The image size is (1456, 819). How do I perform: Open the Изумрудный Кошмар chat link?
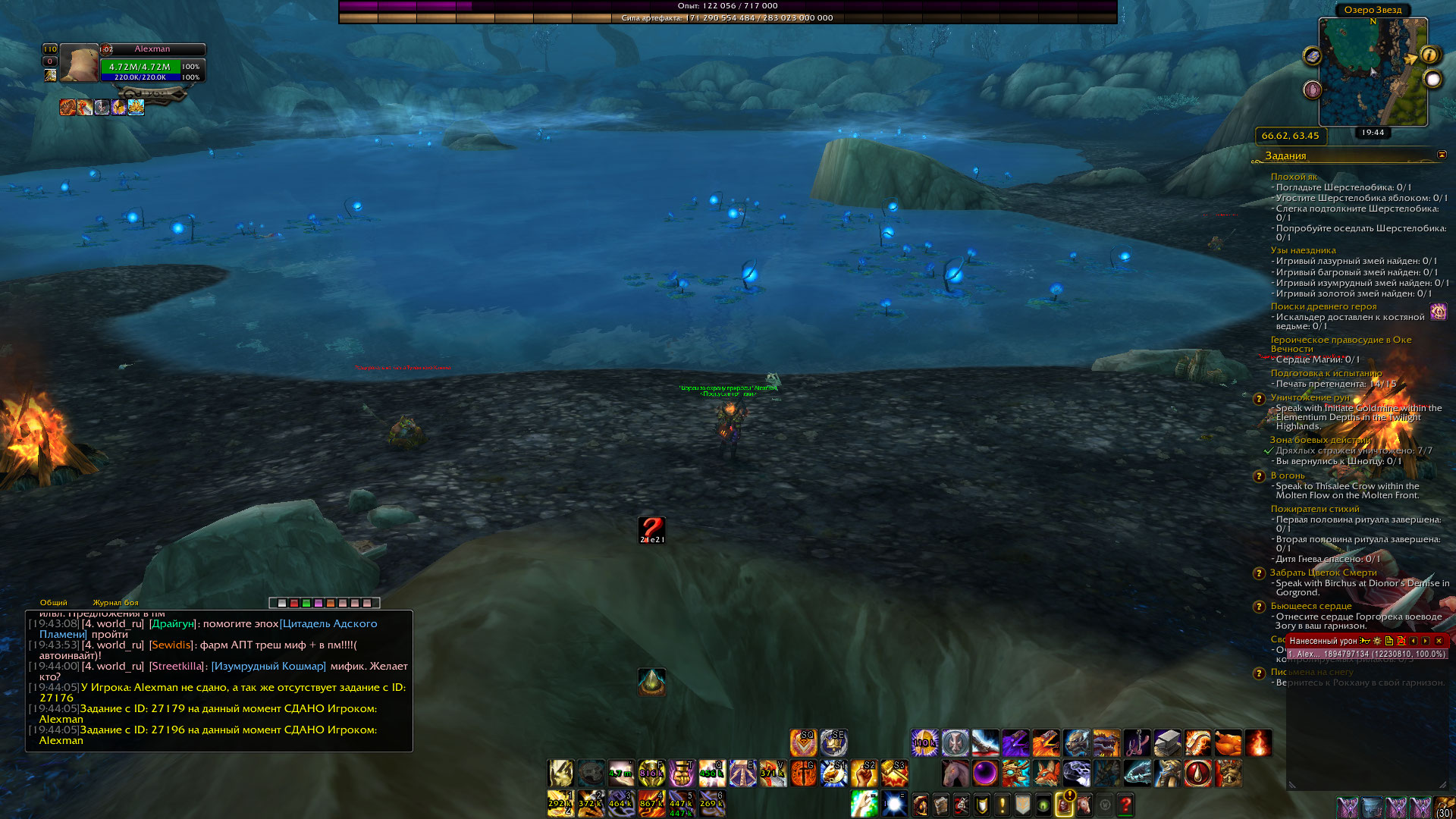click(268, 667)
